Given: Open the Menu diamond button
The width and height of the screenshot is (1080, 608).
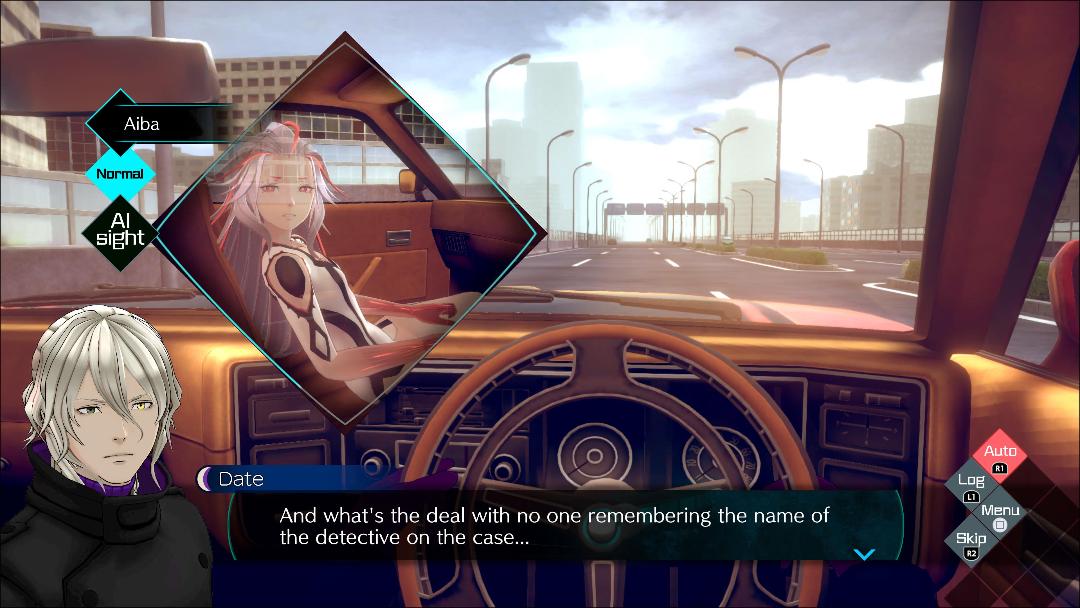Looking at the screenshot, I should coord(1000,516).
